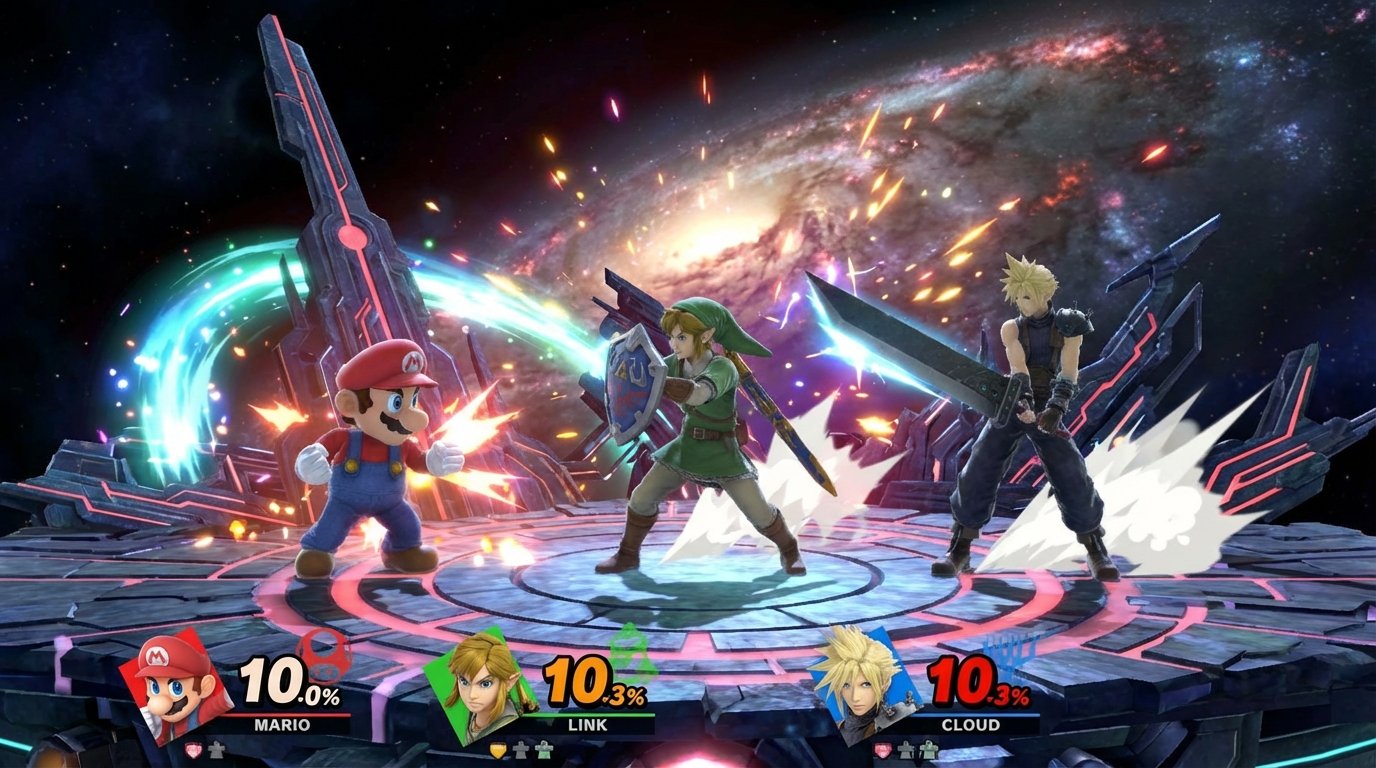
Task: Click the shield badge under Mario's name
Action: [x=193, y=750]
